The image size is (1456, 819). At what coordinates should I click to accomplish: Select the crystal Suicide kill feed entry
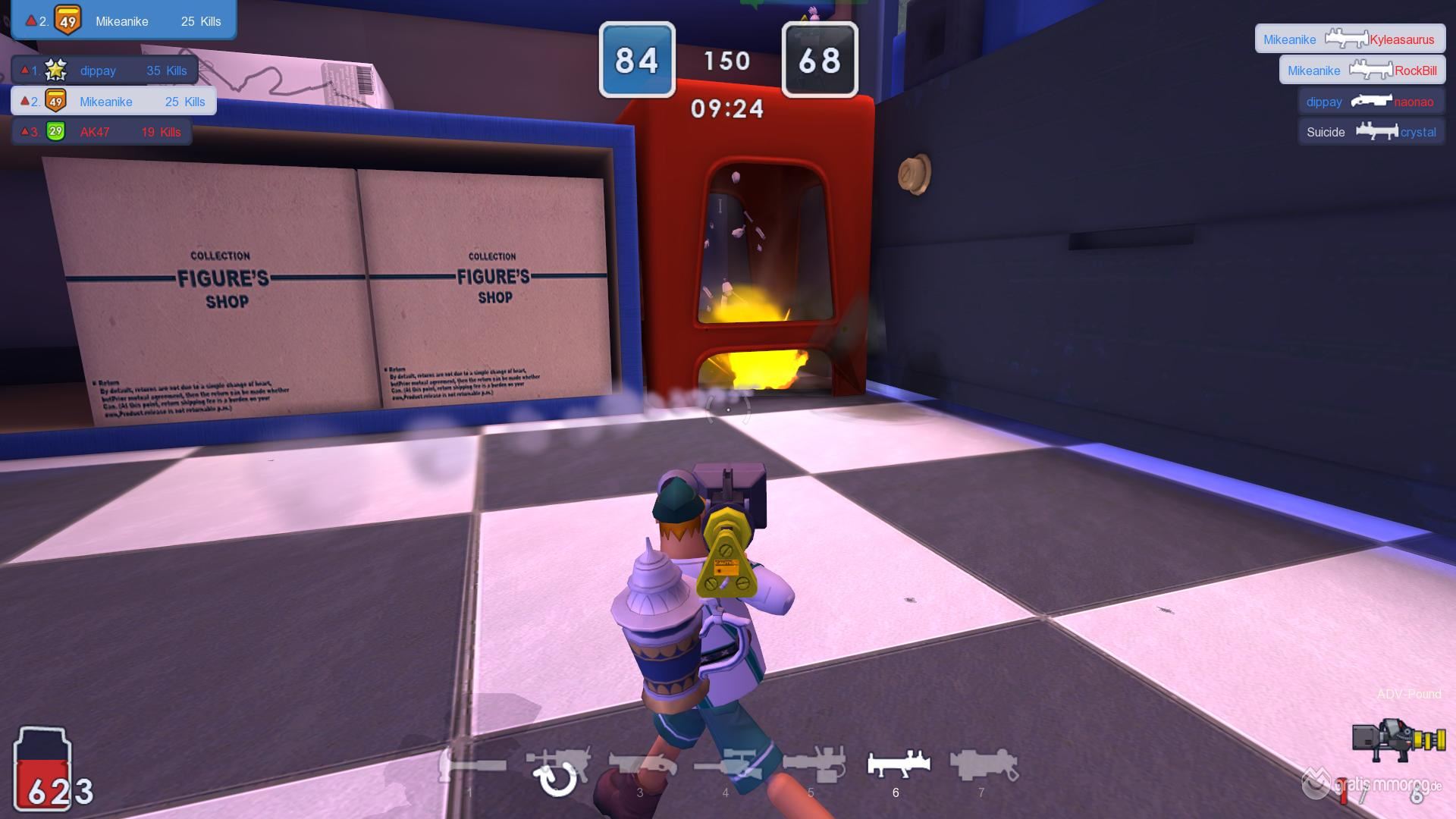coord(1371,132)
